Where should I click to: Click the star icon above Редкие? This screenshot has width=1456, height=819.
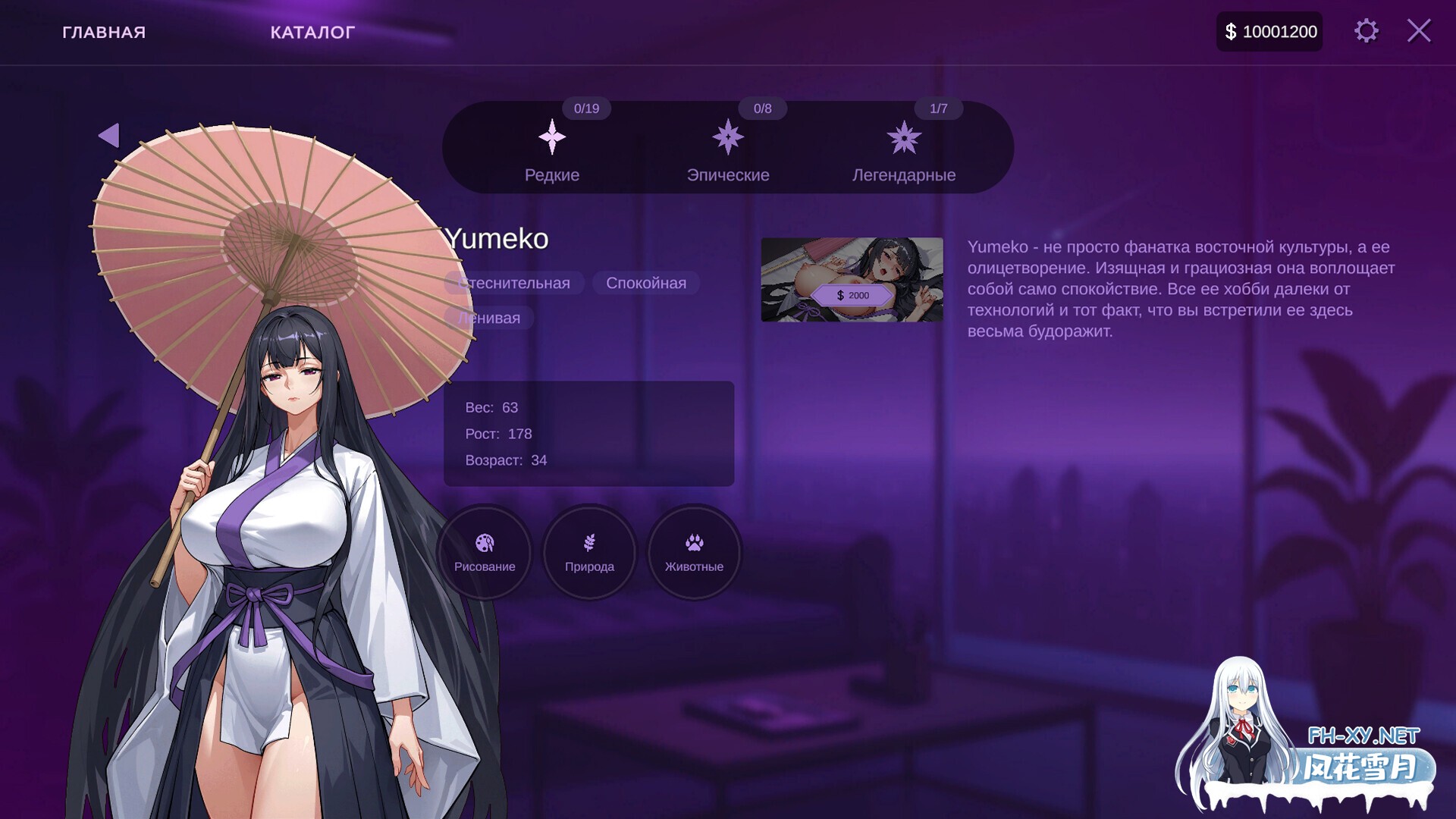553,138
